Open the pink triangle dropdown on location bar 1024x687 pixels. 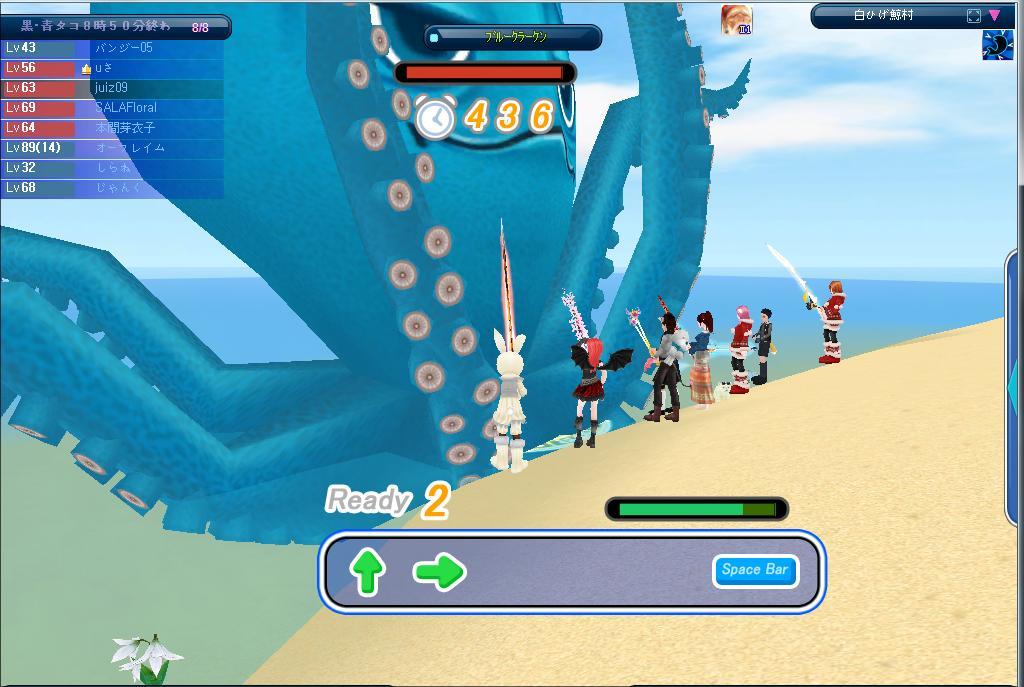click(994, 16)
